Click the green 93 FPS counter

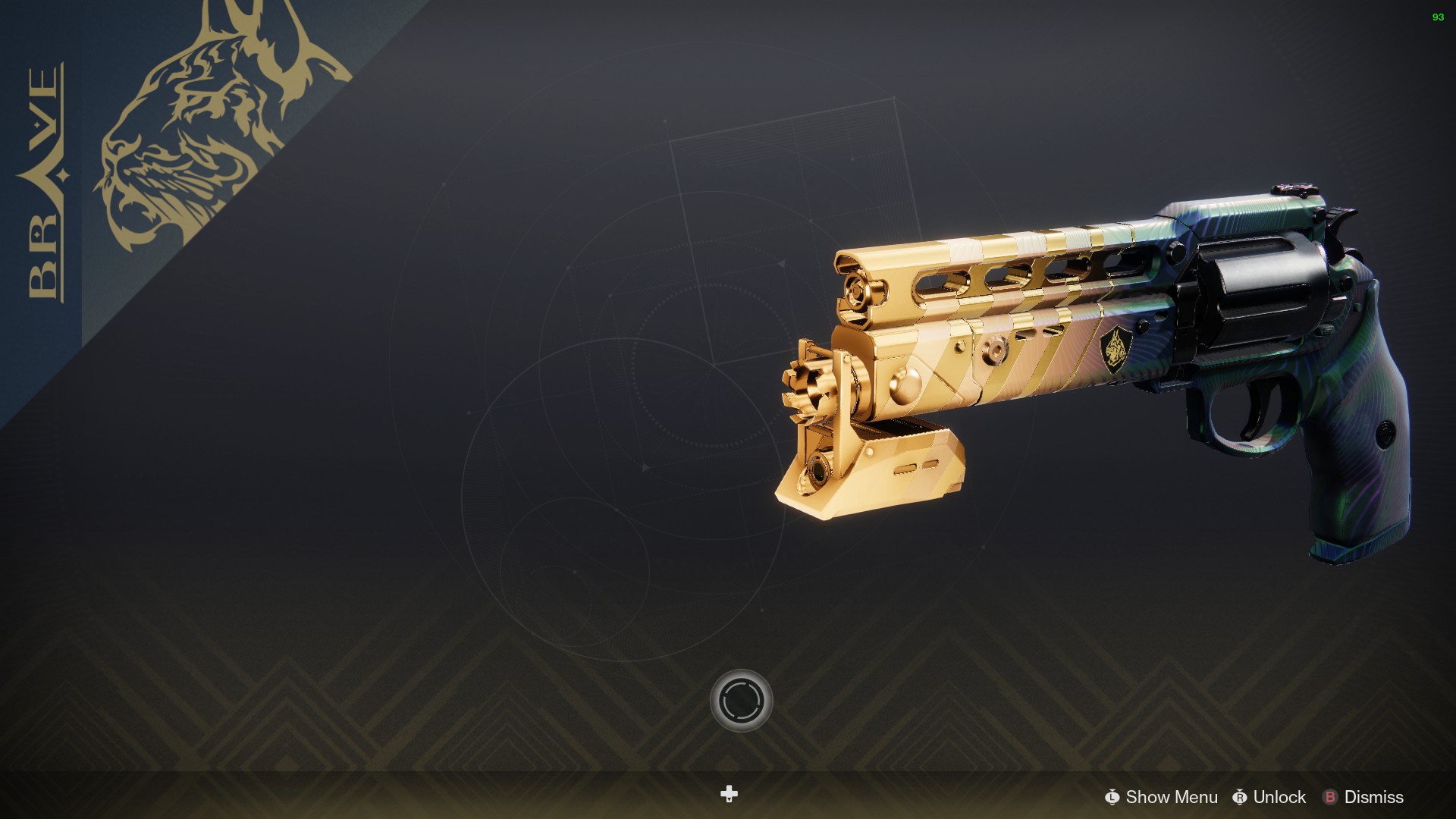[1439, 17]
